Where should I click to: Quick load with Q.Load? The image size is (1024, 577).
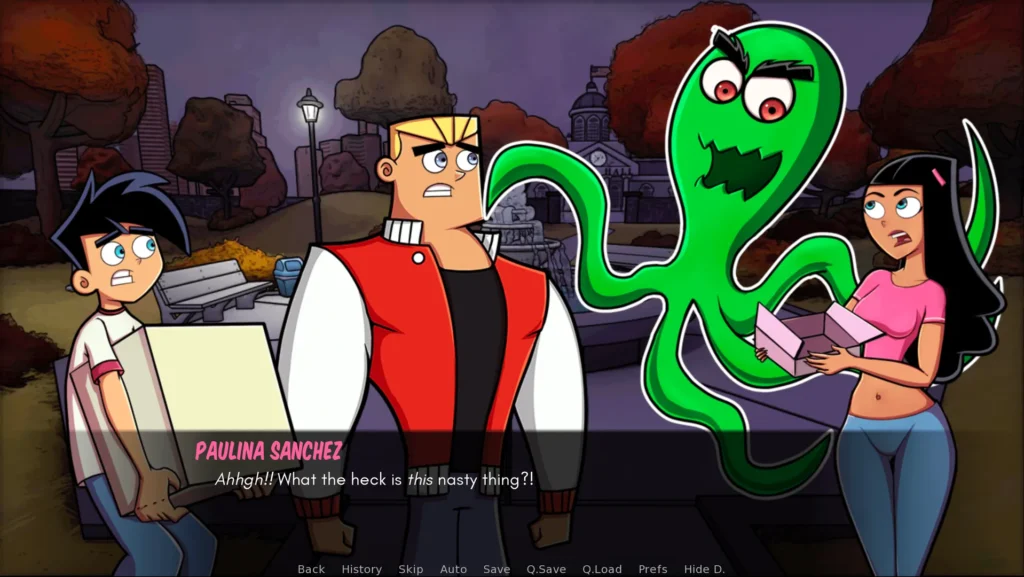click(602, 569)
